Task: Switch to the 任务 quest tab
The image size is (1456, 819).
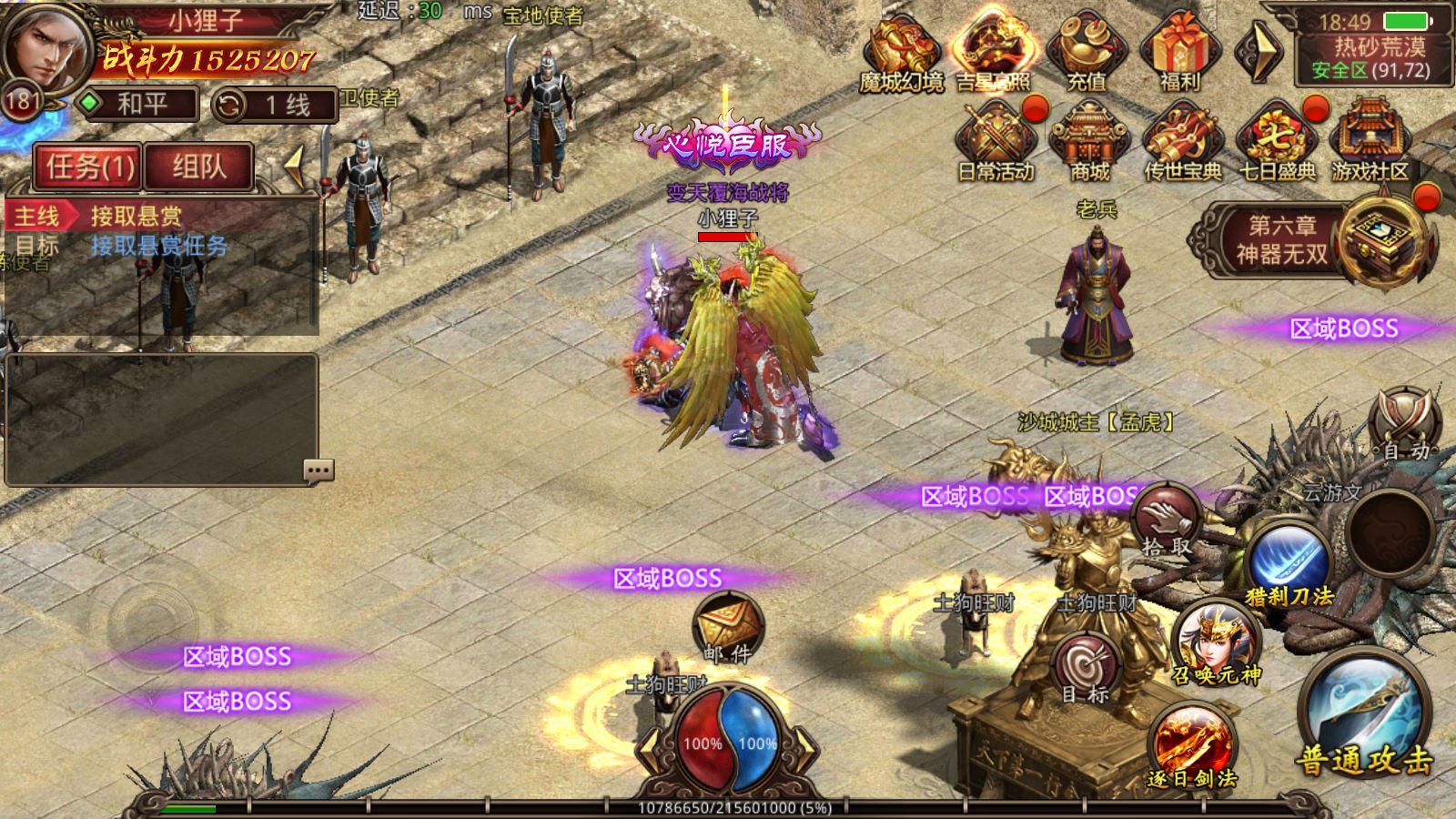Action: coord(88,167)
